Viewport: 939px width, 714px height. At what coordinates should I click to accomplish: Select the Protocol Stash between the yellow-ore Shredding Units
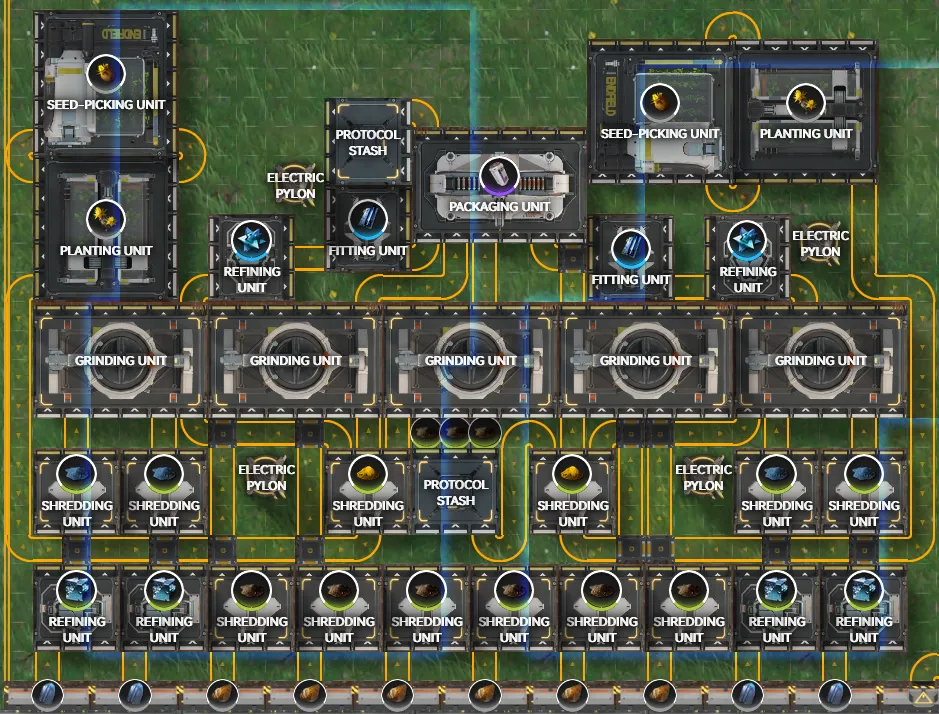(455, 491)
